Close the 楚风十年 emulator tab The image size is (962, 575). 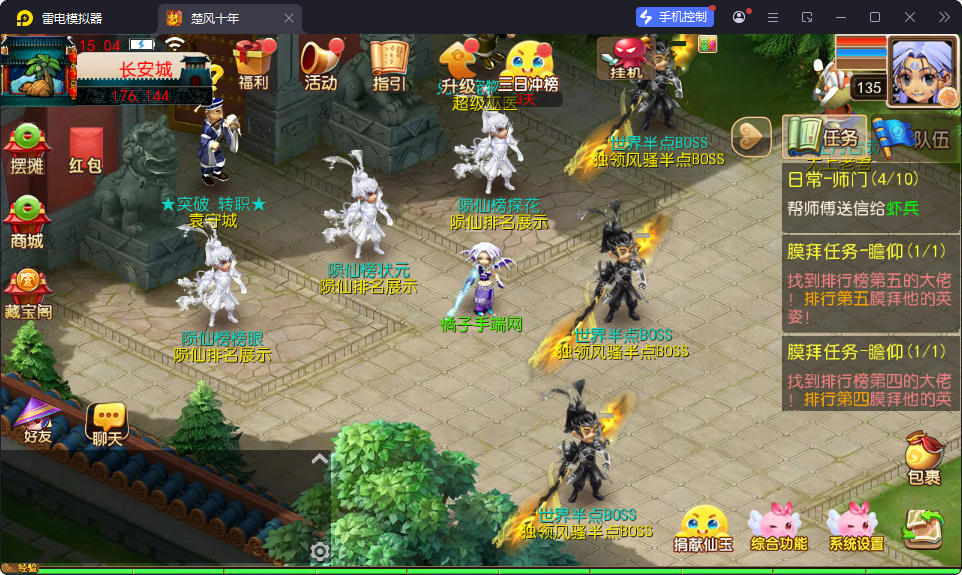tap(289, 17)
